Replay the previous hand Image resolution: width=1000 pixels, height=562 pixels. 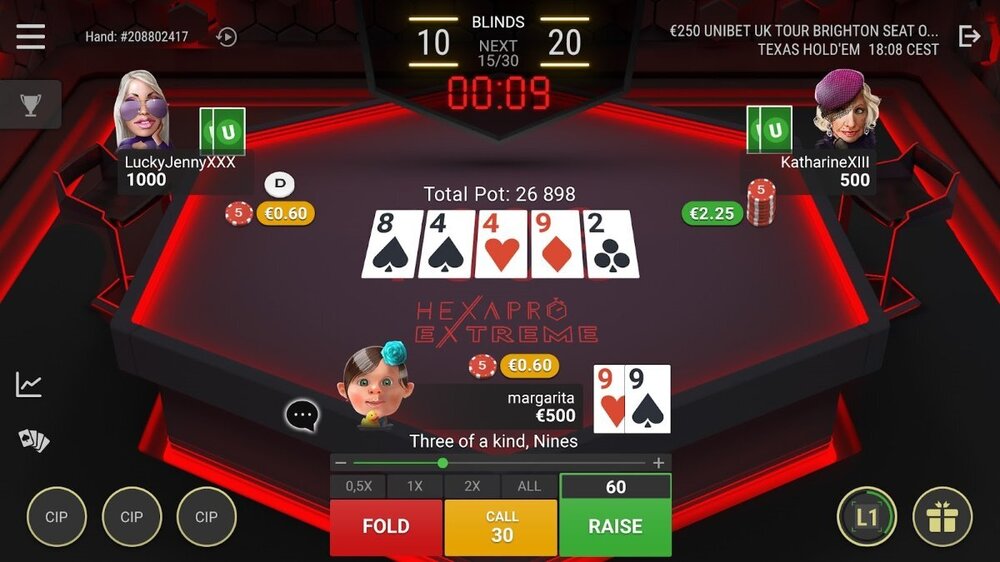pos(227,37)
